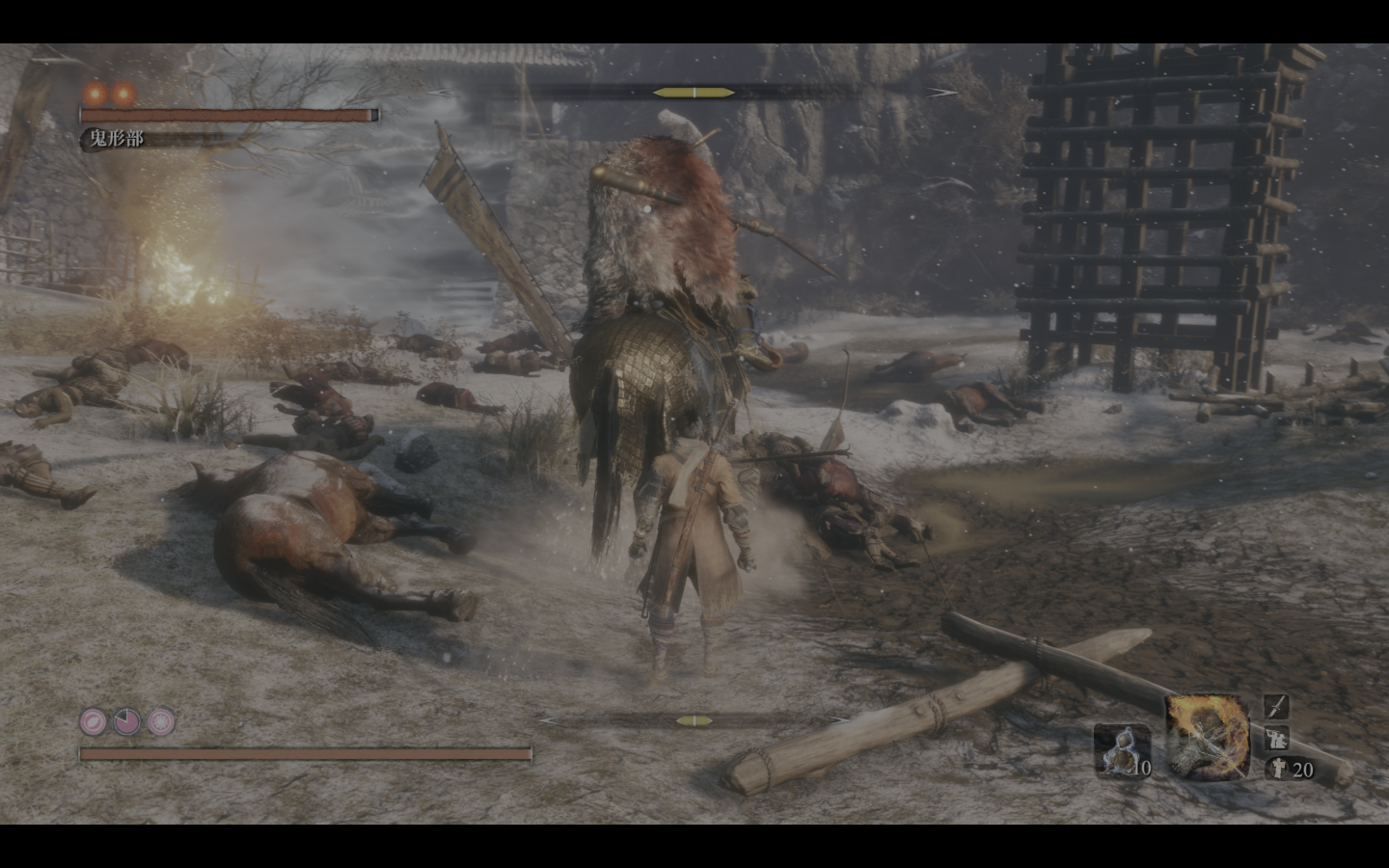This screenshot has width=1389, height=868.
Task: Click the snowflake-patterned resurrection node
Action: tap(160, 720)
